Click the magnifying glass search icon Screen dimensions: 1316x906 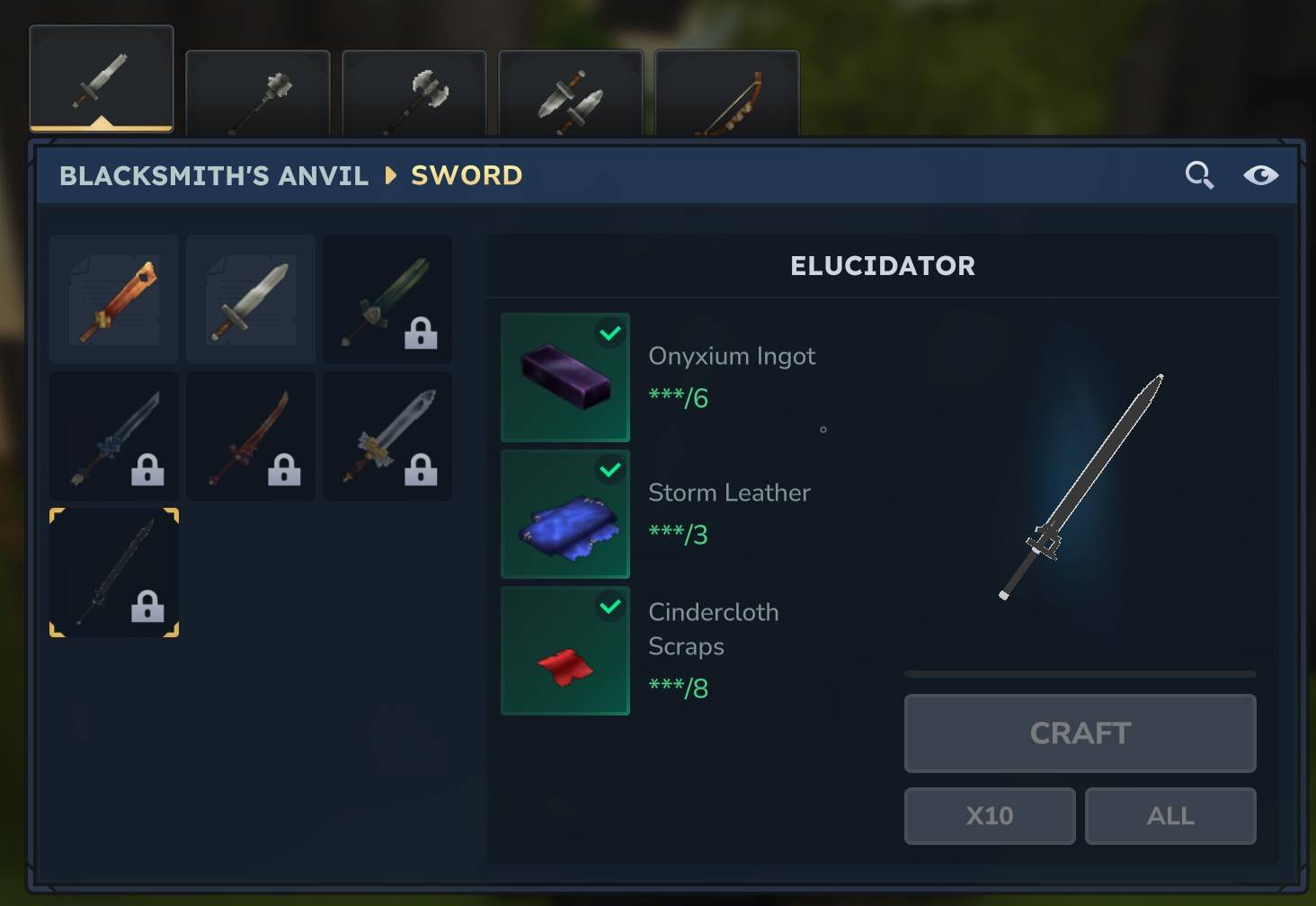click(1199, 174)
